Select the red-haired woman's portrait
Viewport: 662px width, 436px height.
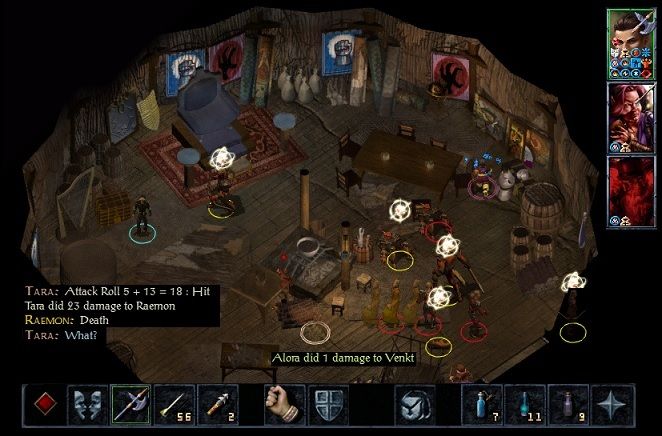pos(630,115)
